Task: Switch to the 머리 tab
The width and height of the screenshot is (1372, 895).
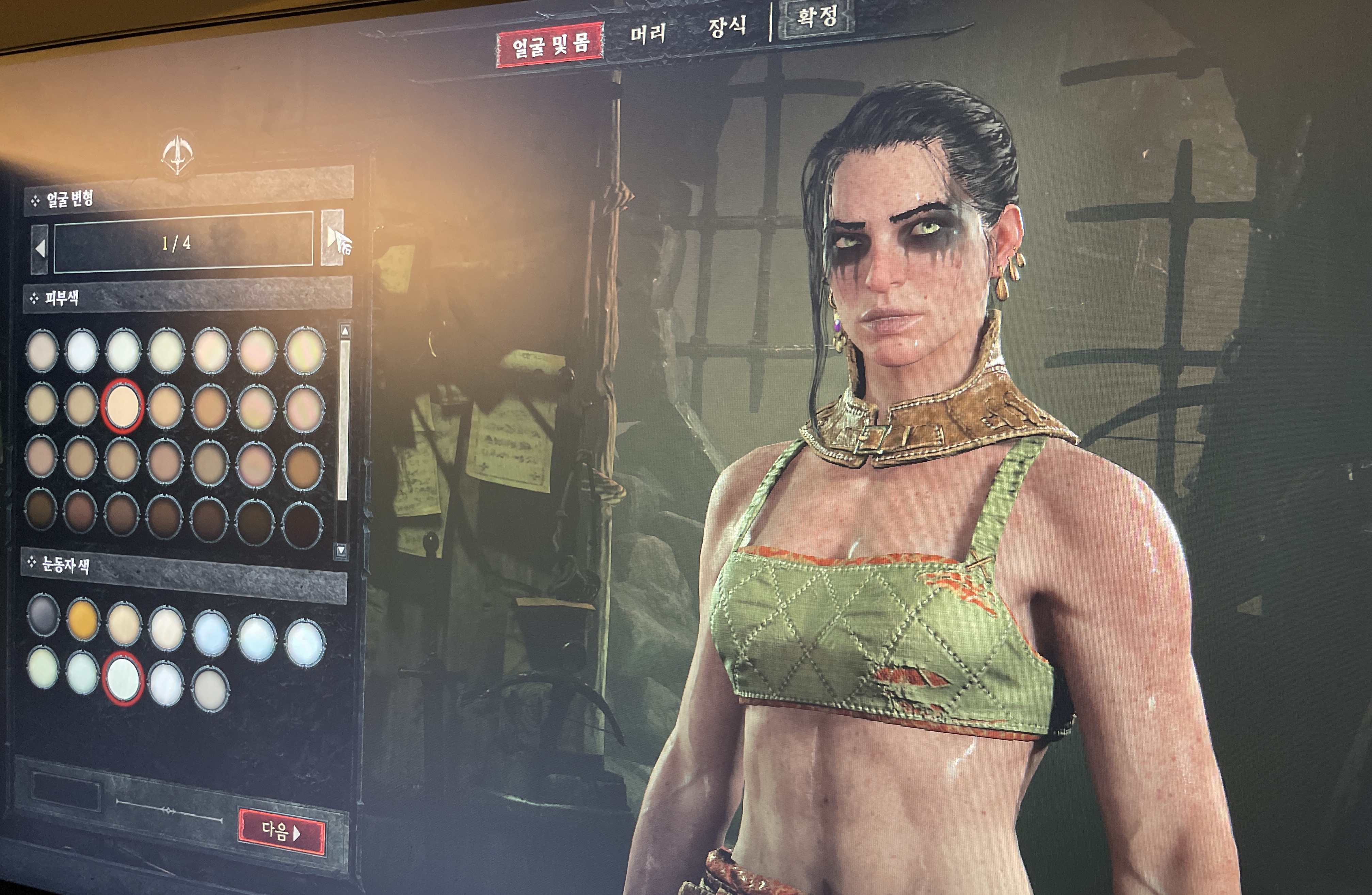Action: [x=648, y=34]
